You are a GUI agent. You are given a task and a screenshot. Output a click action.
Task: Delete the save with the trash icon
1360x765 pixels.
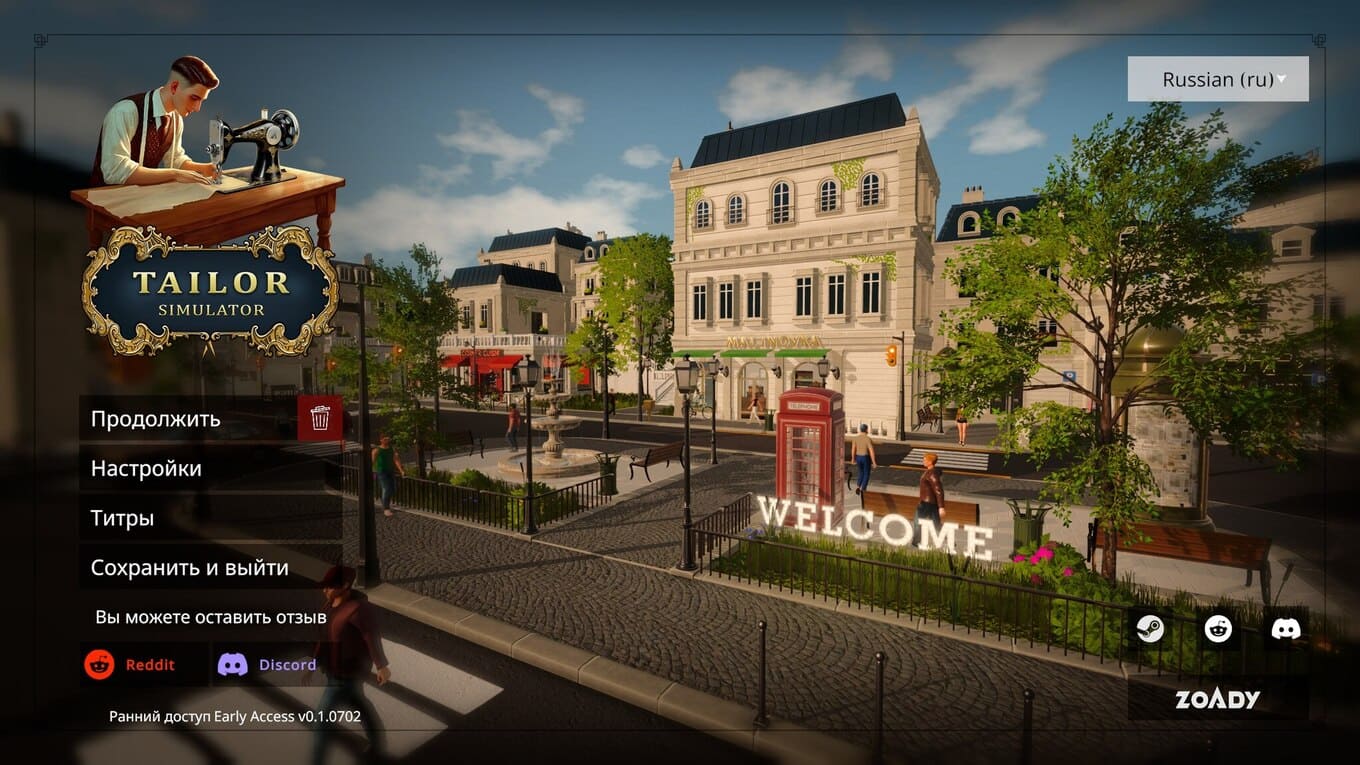point(320,418)
